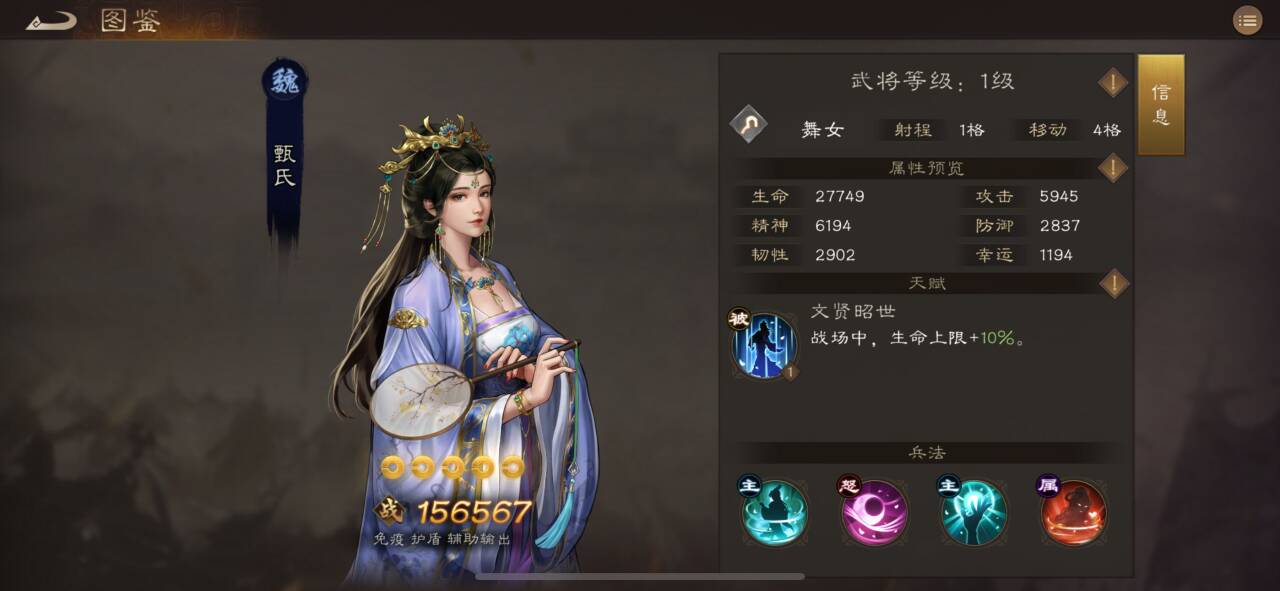Open the list menu at top right
The height and width of the screenshot is (591, 1280).
tap(1247, 20)
